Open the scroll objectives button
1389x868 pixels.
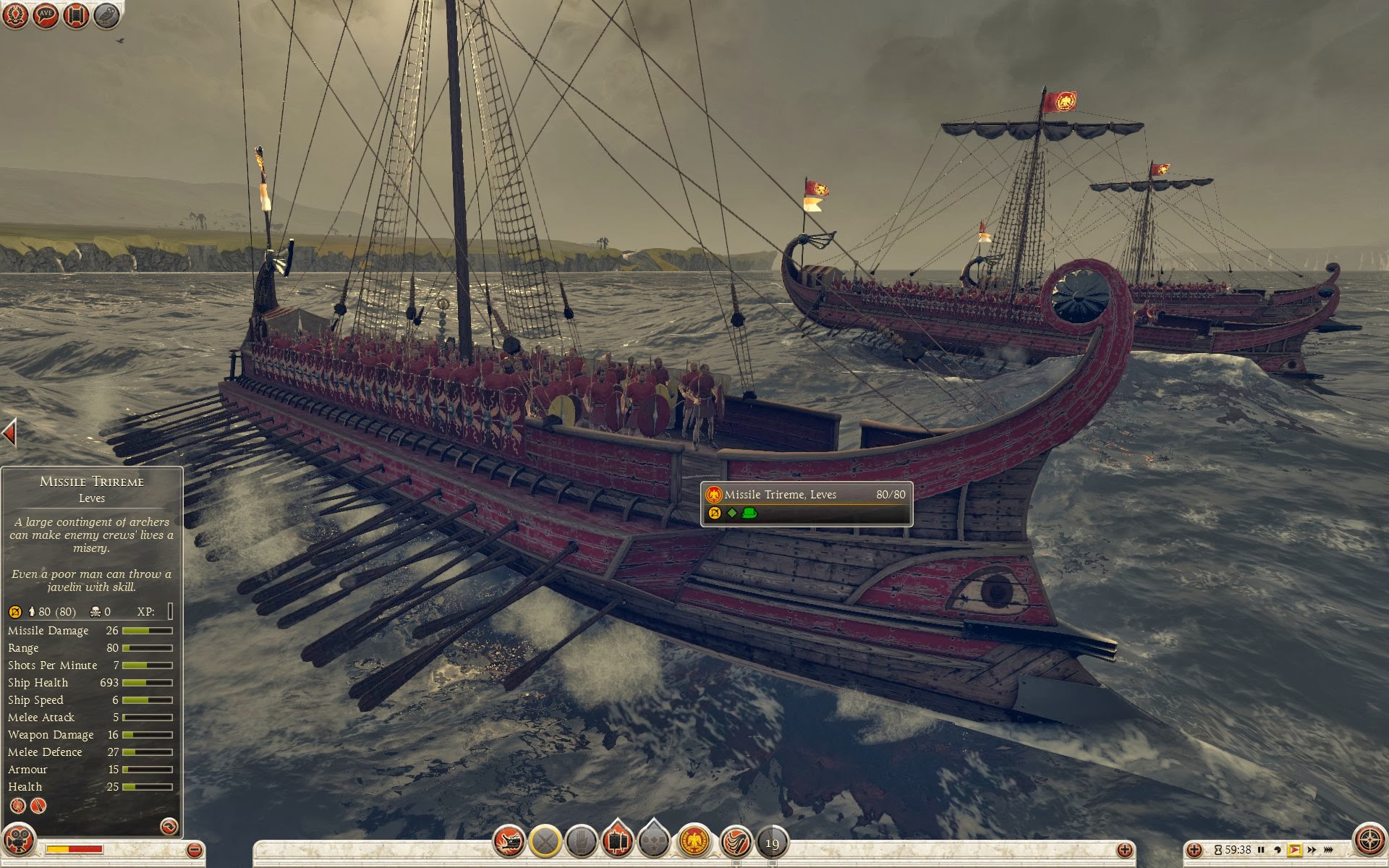coord(76,15)
